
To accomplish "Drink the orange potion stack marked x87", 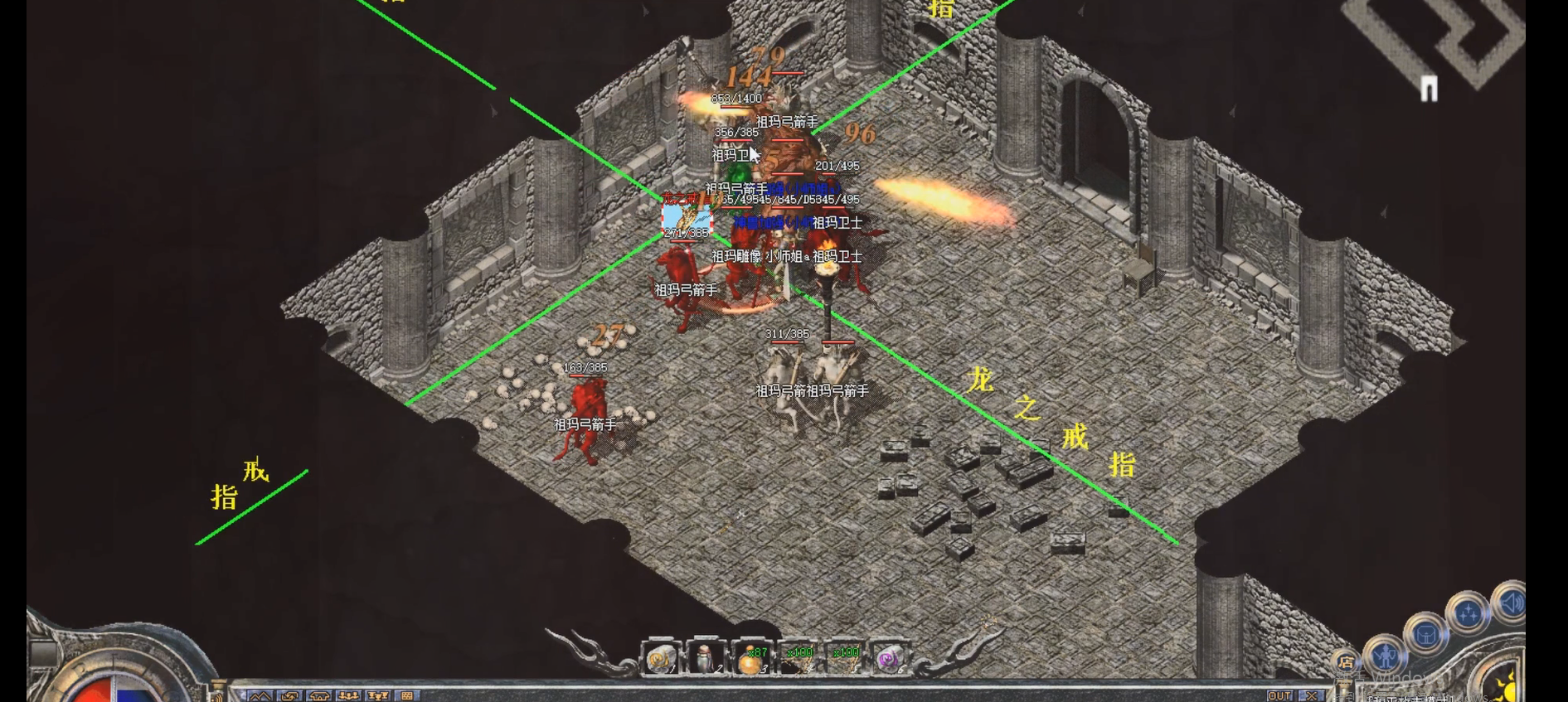I will pyautogui.click(x=752, y=659).
